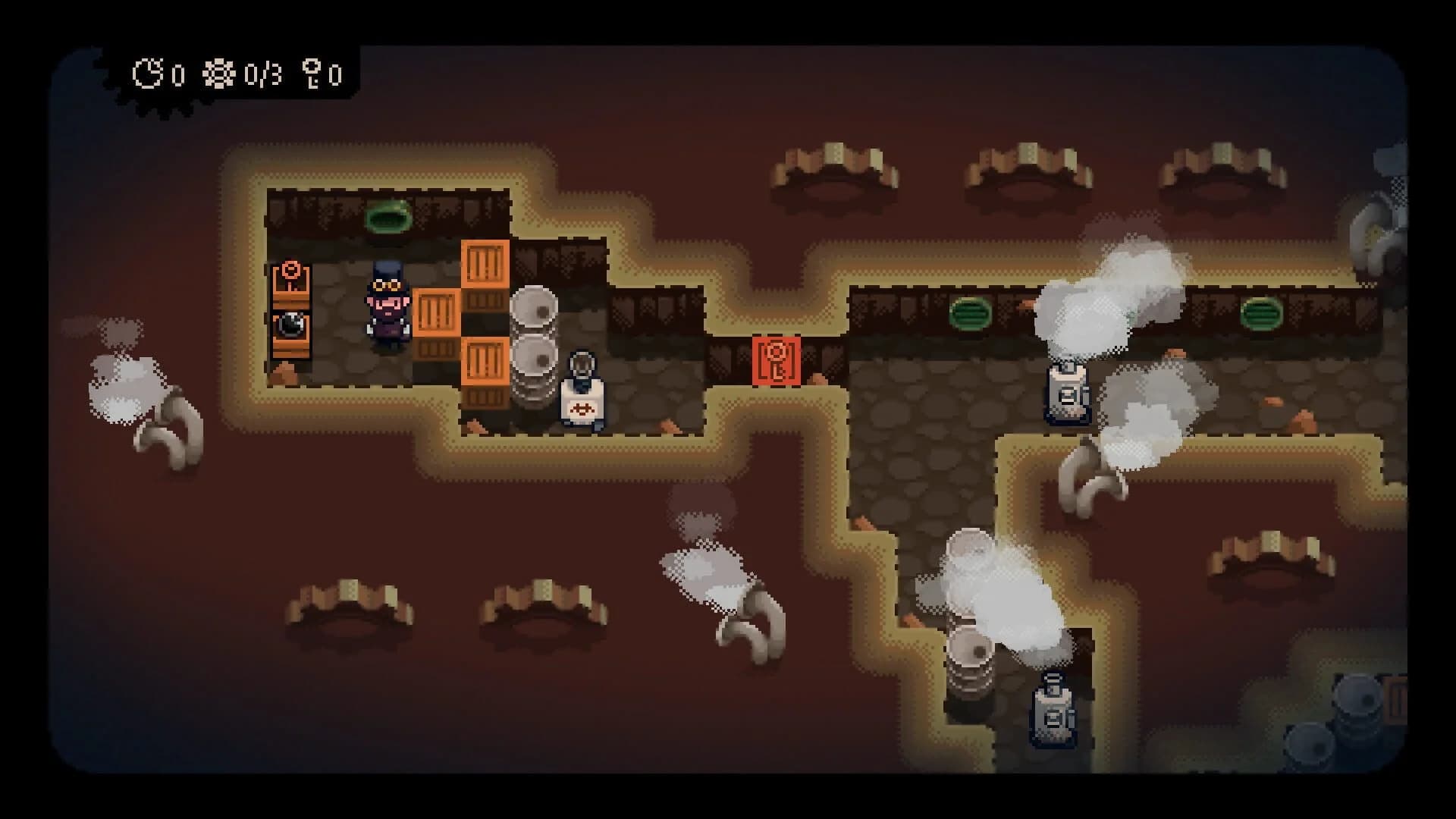Click the black bomb orb on the shelf
Image resolution: width=1456 pixels, height=819 pixels.
pos(290,325)
